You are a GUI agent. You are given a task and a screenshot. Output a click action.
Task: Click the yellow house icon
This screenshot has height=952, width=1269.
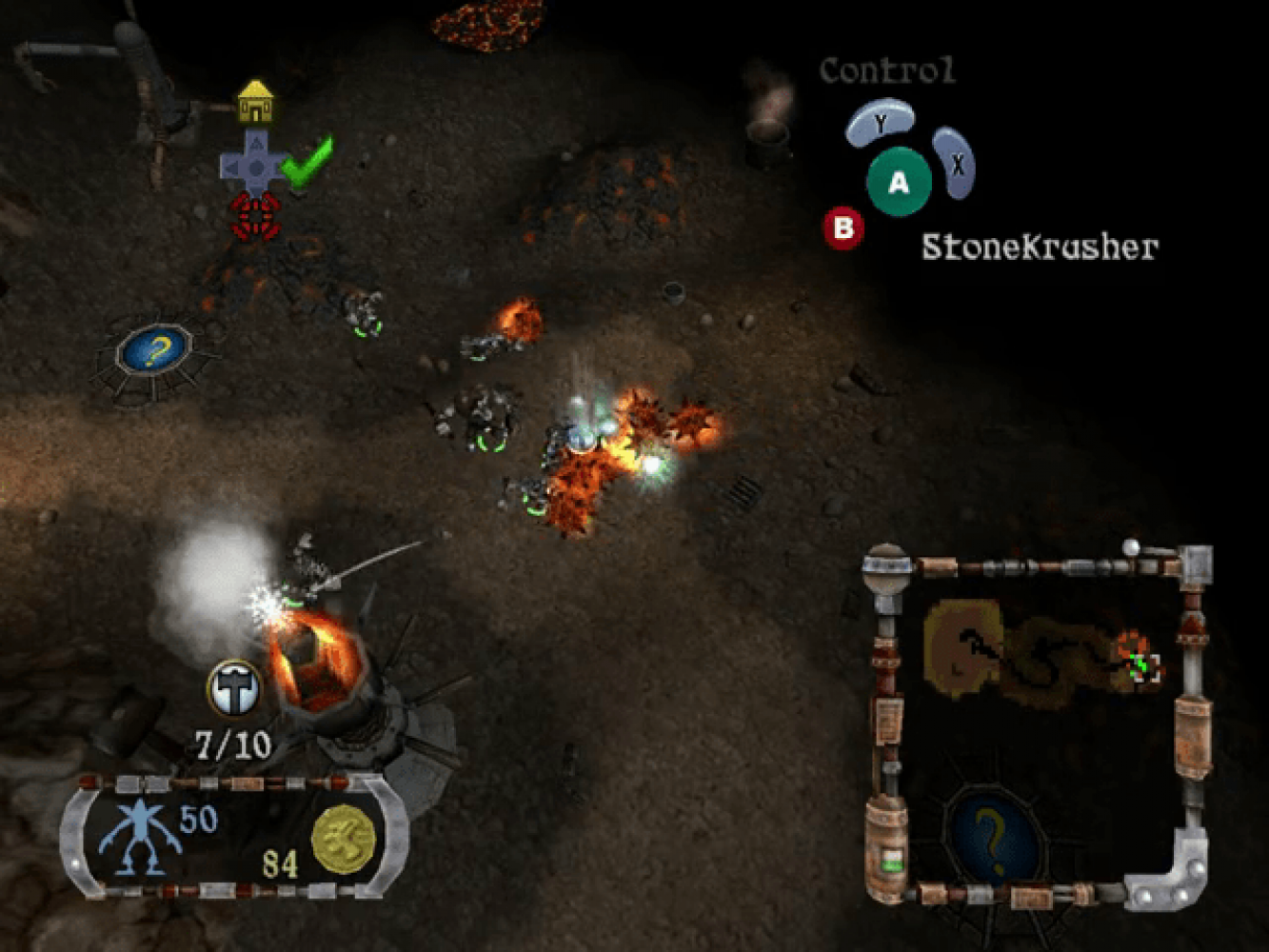255,102
